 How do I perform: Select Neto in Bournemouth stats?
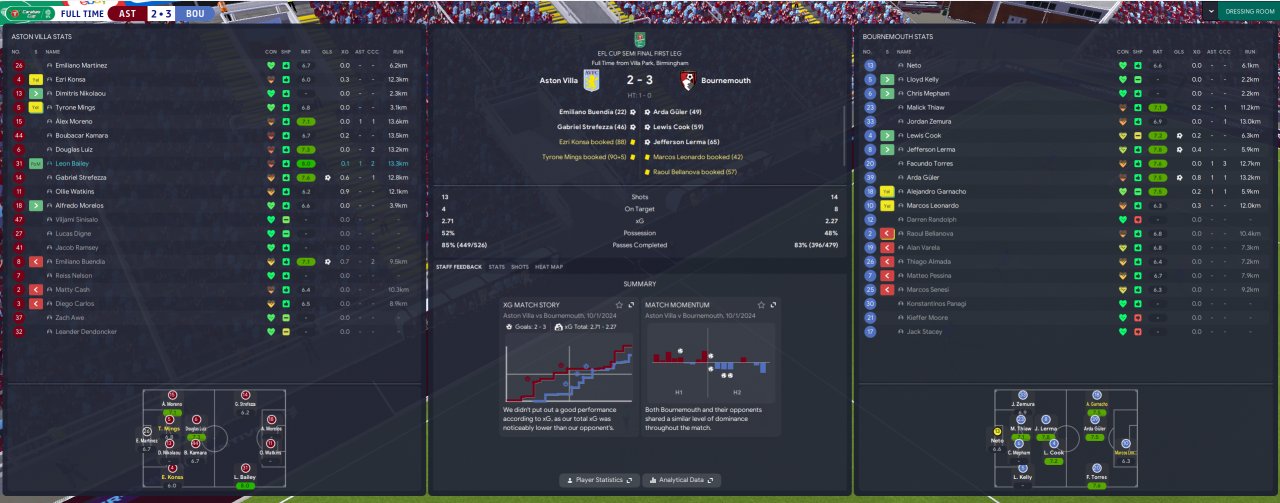[913, 65]
